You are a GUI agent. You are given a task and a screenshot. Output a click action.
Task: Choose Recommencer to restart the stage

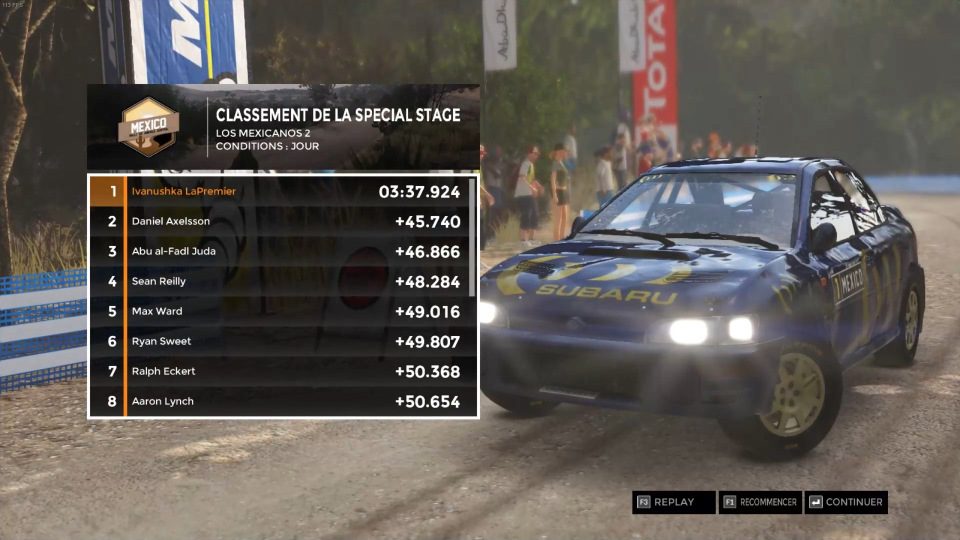[760, 502]
